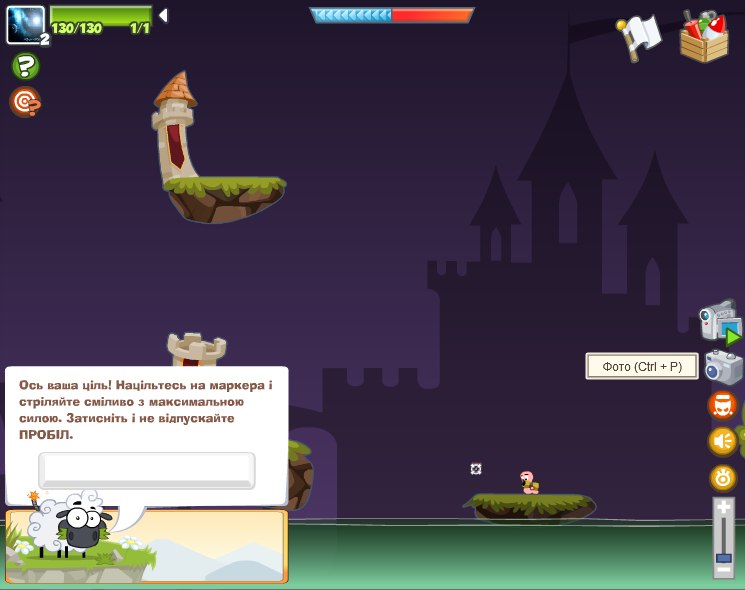The height and width of the screenshot is (590, 745).
Task: Open the player avatar portrait
Action: (x=25, y=24)
